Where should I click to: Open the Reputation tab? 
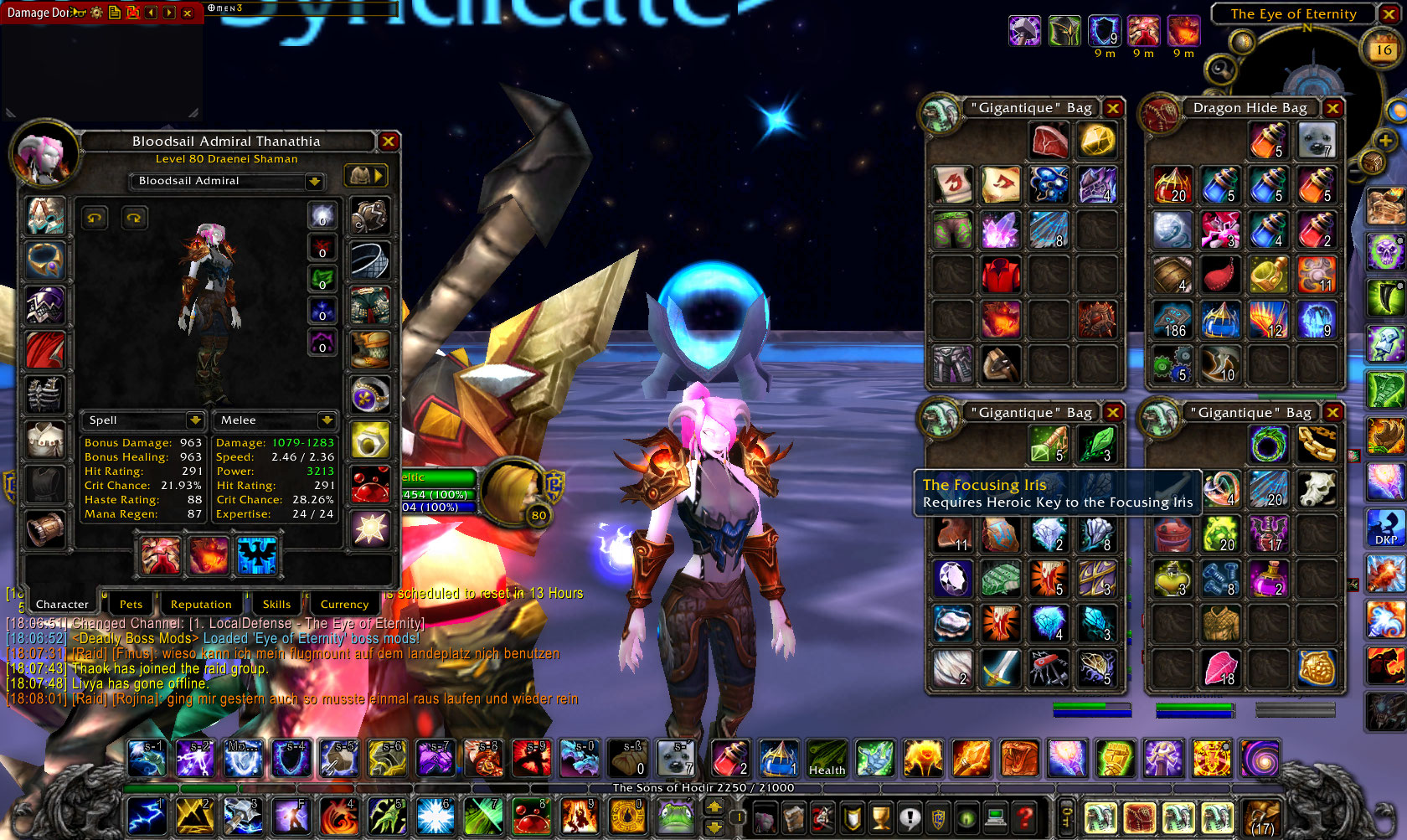pos(201,604)
